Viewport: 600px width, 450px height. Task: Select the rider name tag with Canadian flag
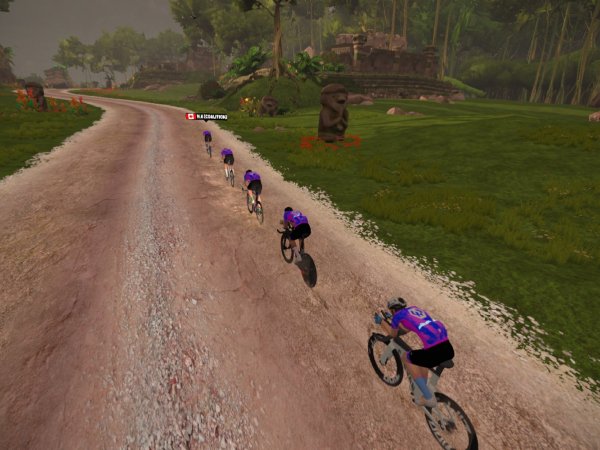click(205, 117)
